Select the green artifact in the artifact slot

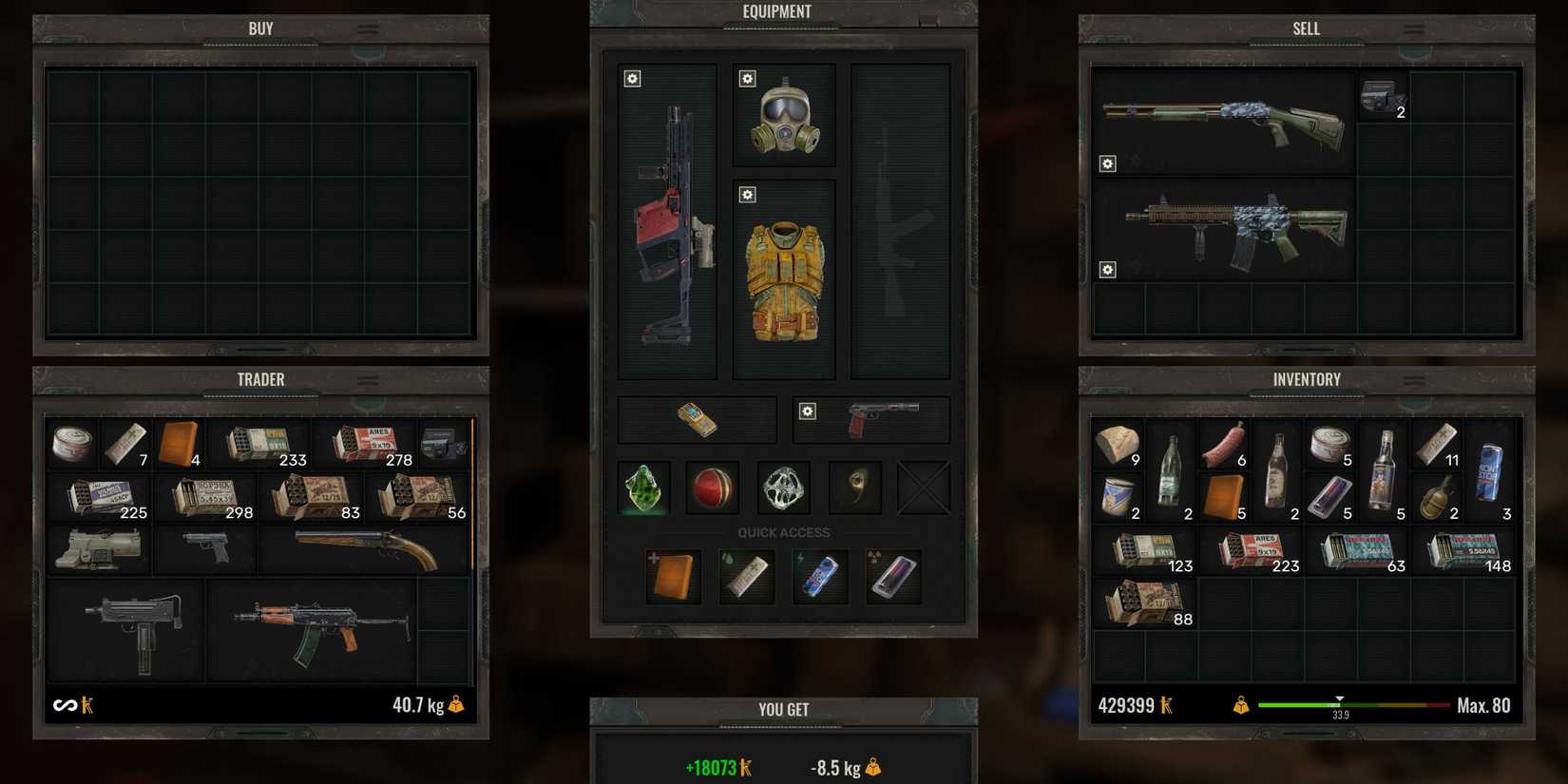pyautogui.click(x=643, y=488)
